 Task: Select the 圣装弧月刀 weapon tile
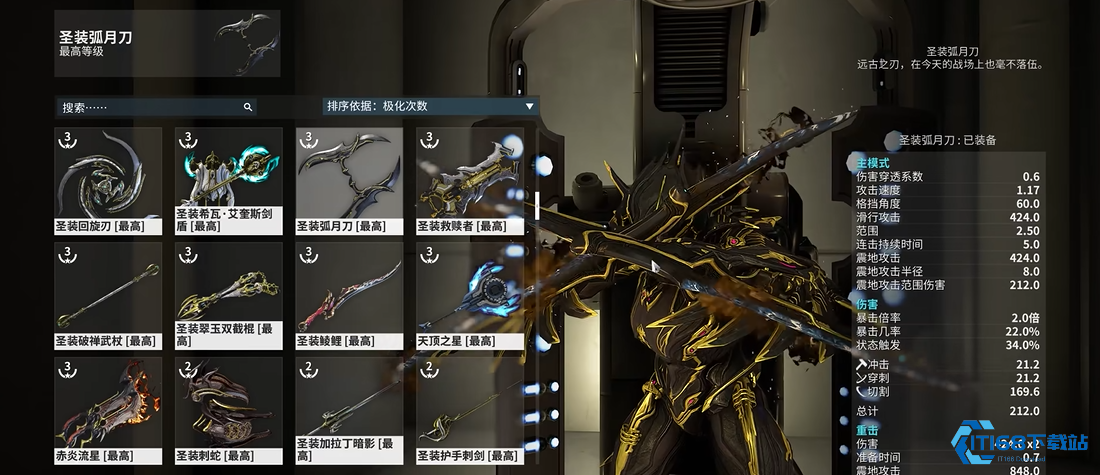point(349,179)
